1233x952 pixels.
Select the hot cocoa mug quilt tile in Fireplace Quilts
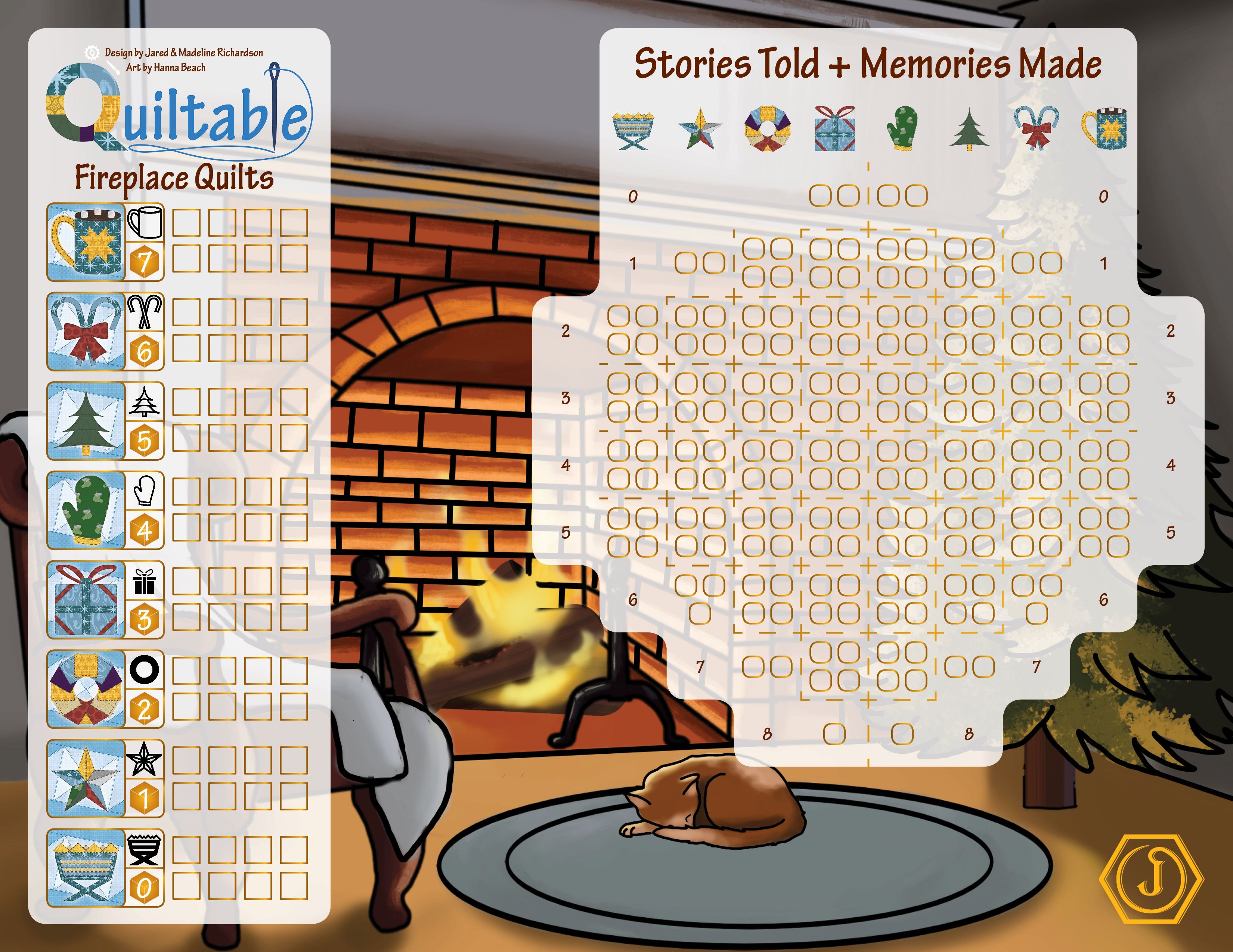86,242
